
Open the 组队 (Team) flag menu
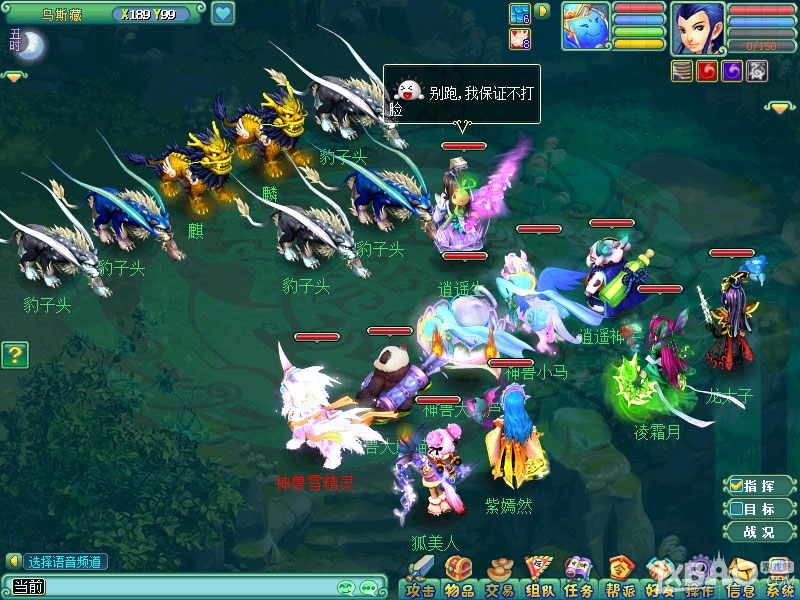539,577
